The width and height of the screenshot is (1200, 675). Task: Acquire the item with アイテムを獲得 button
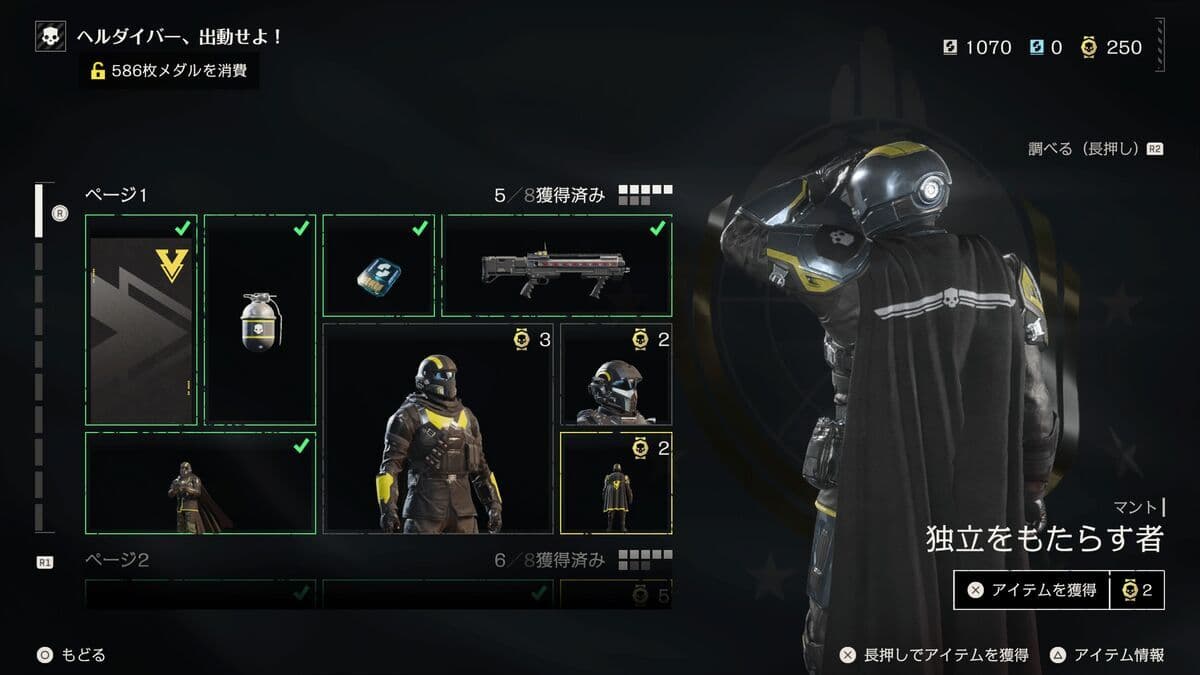[1032, 590]
